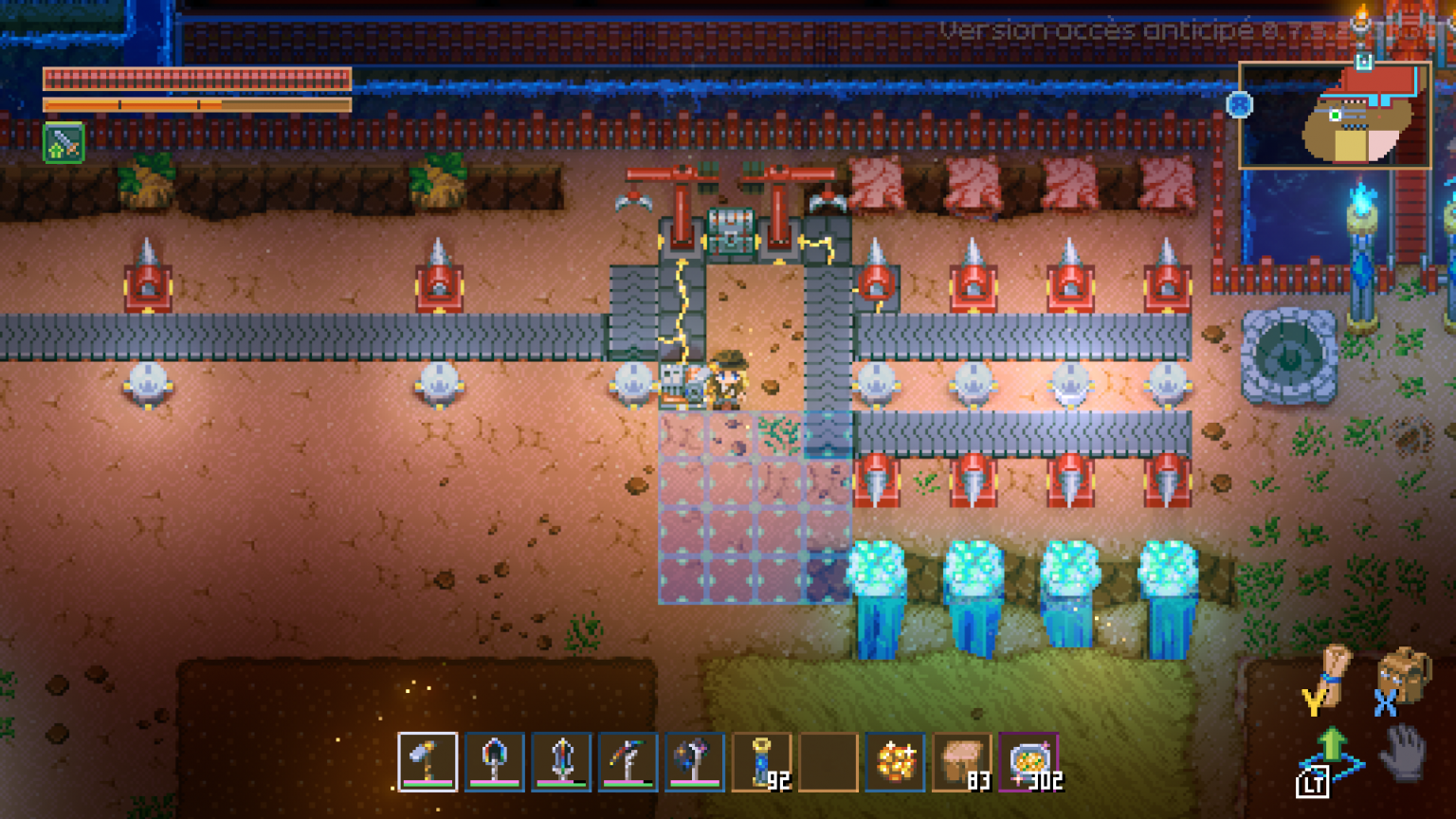Equip the sword in the third hotbar slot
This screenshot has height=819, width=1456.
[x=563, y=761]
